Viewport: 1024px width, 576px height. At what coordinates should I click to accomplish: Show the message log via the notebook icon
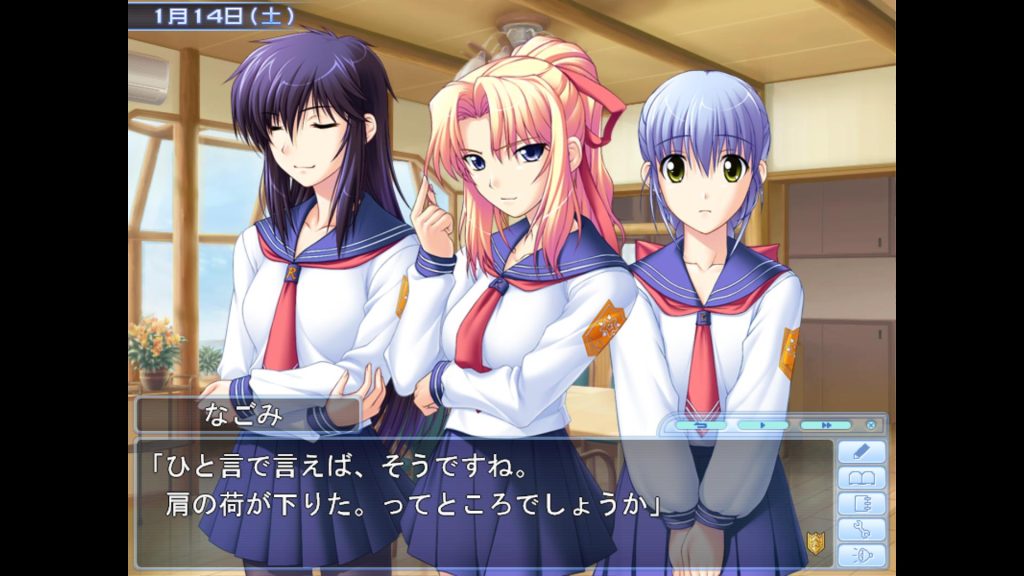tap(861, 504)
